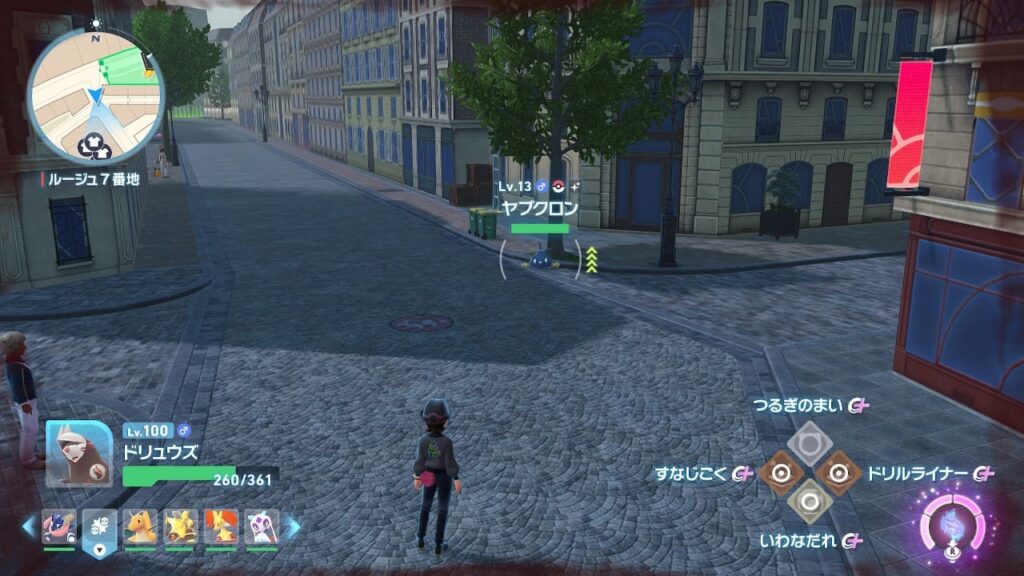Image resolution: width=1024 pixels, height=576 pixels.
Task: Pick the yellow Pokémon party slot
Action: [180, 526]
